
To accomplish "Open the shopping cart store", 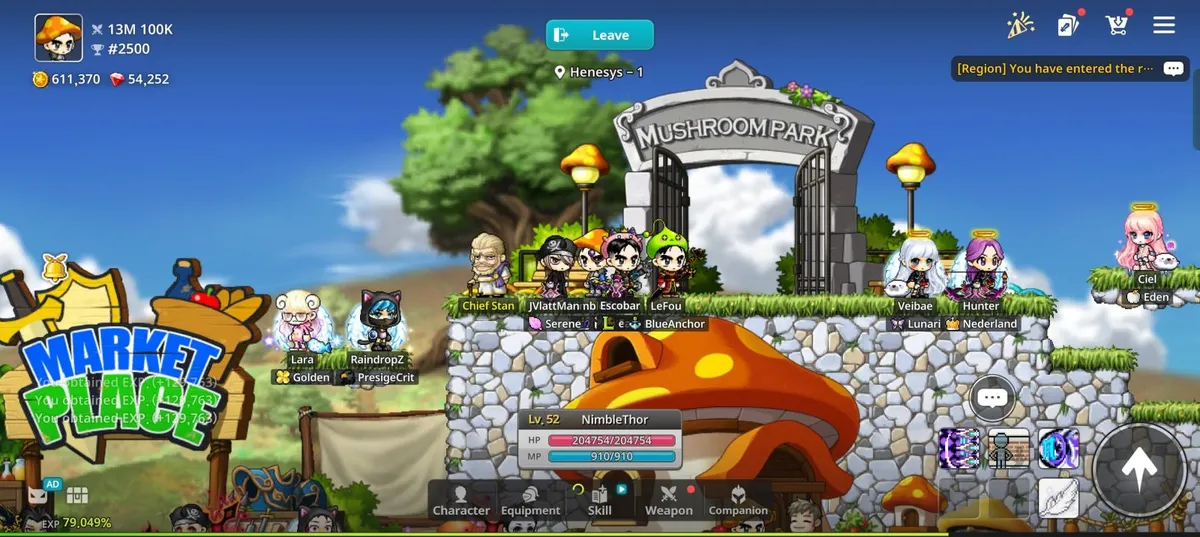I will (1116, 25).
